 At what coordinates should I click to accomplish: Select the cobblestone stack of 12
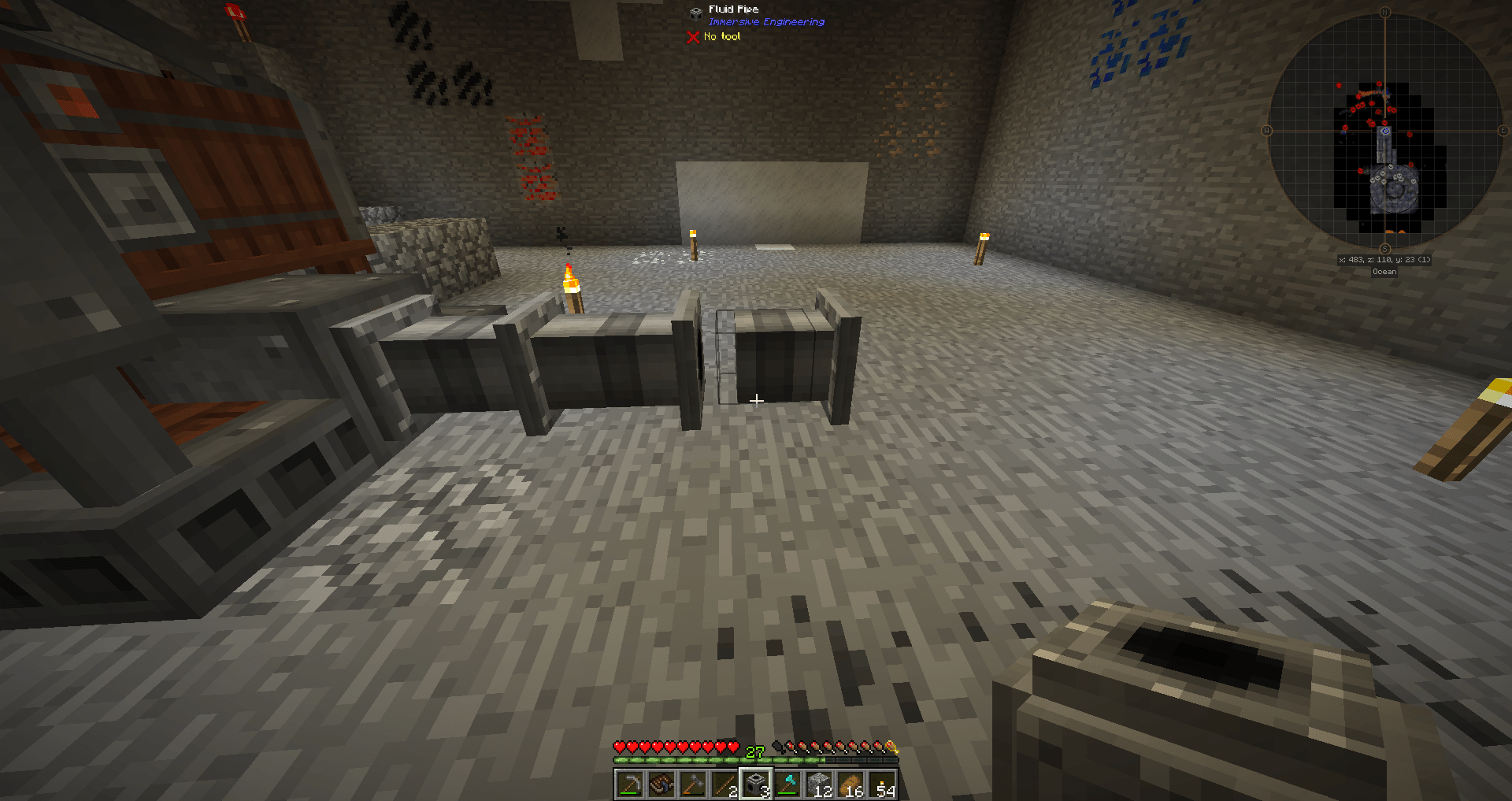[x=820, y=784]
